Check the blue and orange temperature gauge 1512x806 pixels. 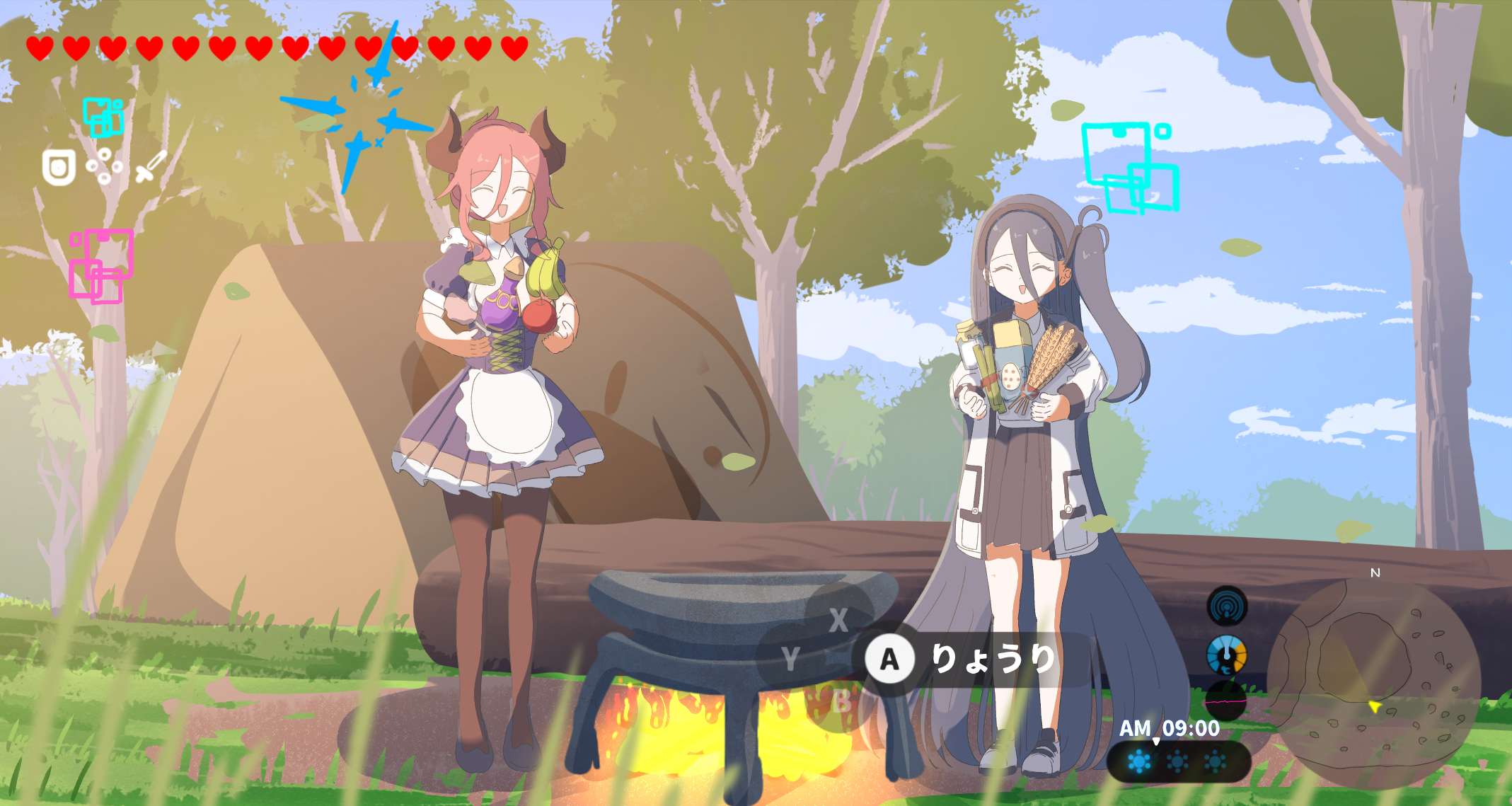coord(1227,655)
